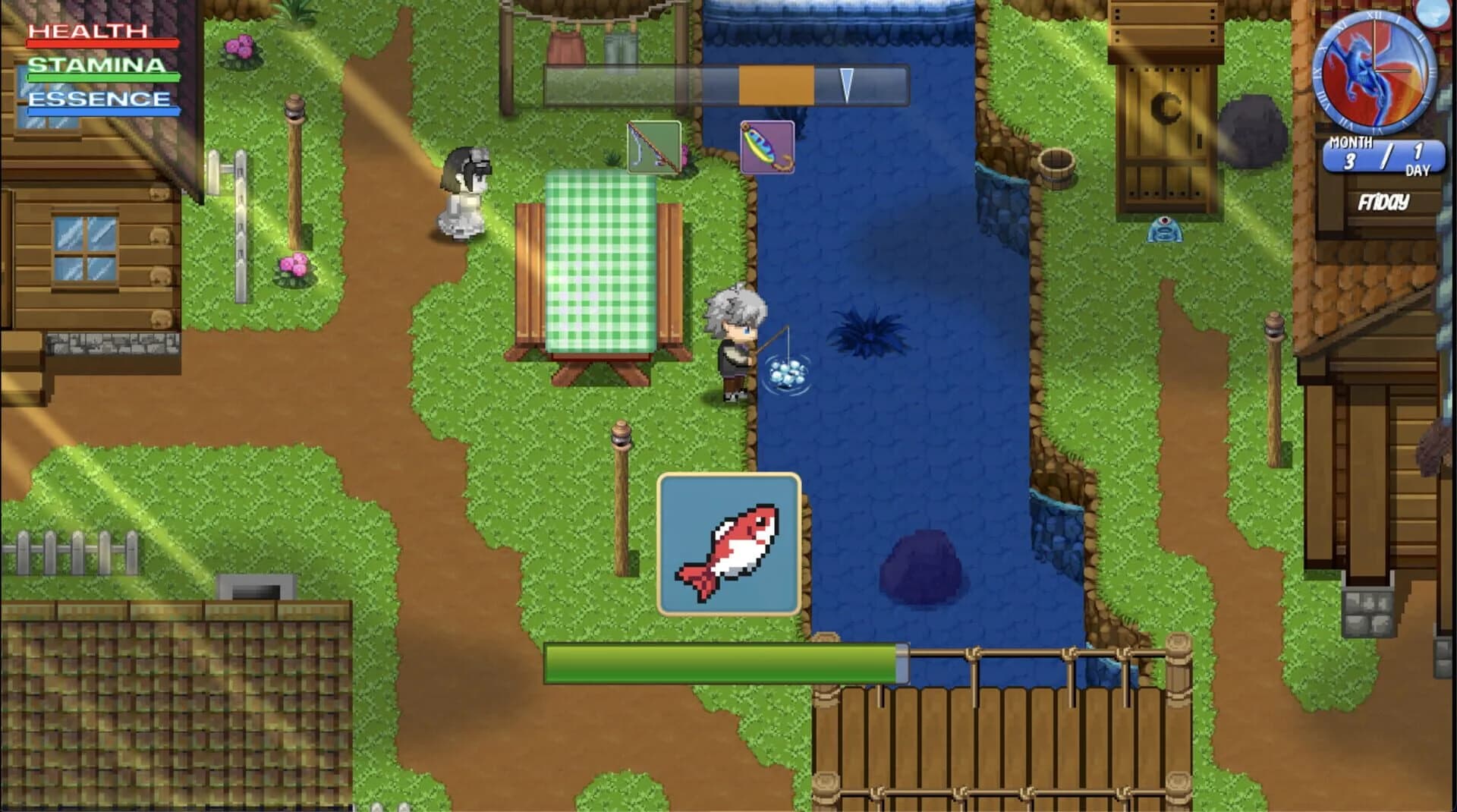Viewport: 1457px width, 812px height.
Task: Toggle the bait splash in the river
Action: click(x=785, y=375)
